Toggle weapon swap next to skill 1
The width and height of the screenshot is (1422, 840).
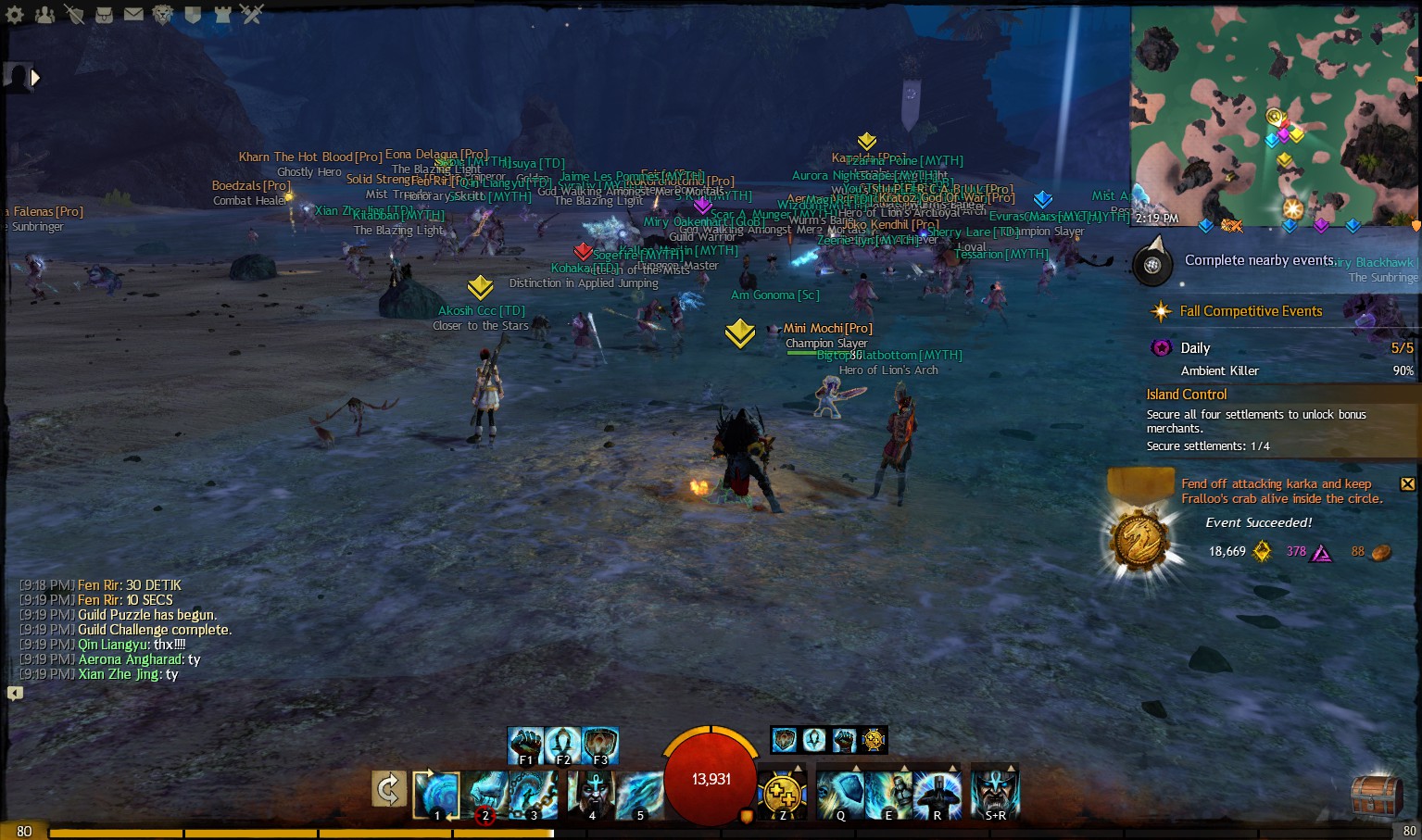[x=388, y=790]
